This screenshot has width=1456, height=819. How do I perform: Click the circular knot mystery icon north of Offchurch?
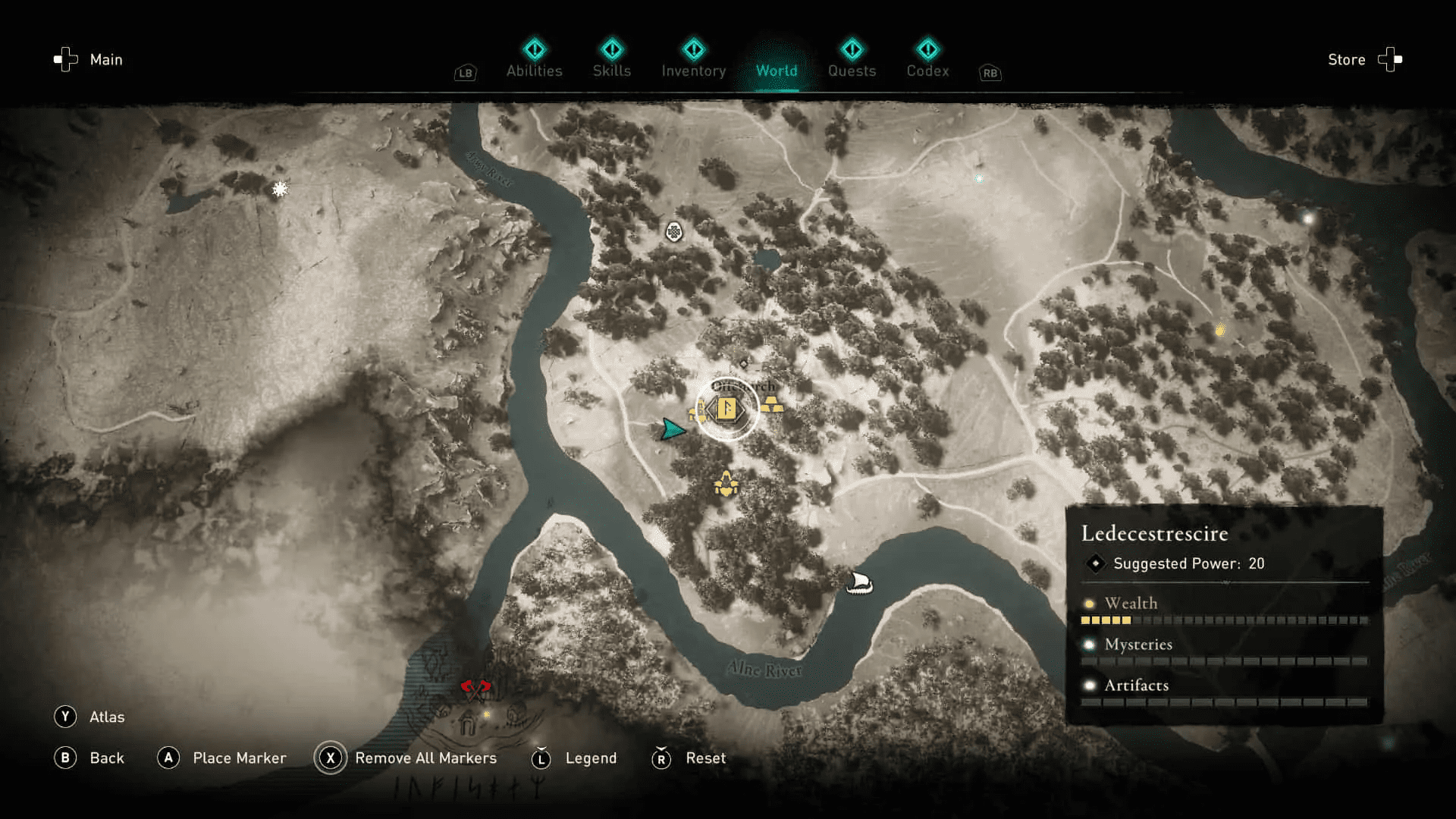pos(673,231)
